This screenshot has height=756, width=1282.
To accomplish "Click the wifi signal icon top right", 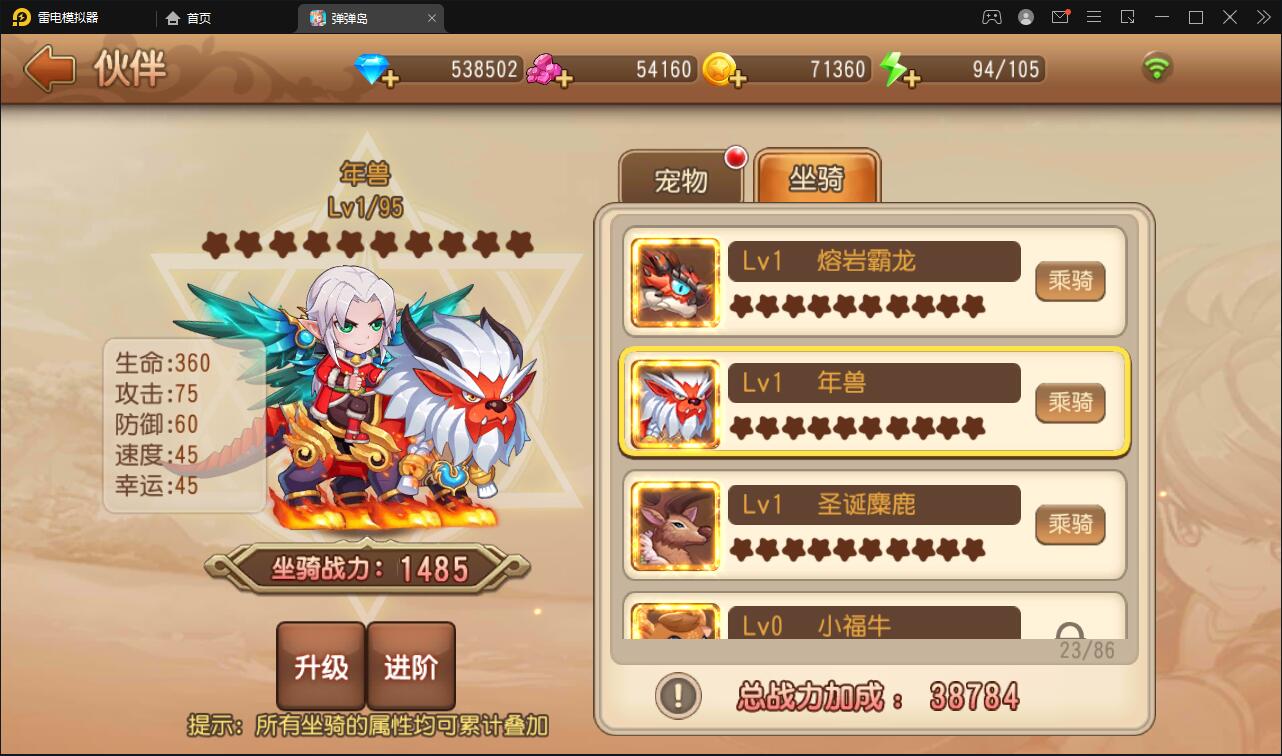I will (1158, 65).
